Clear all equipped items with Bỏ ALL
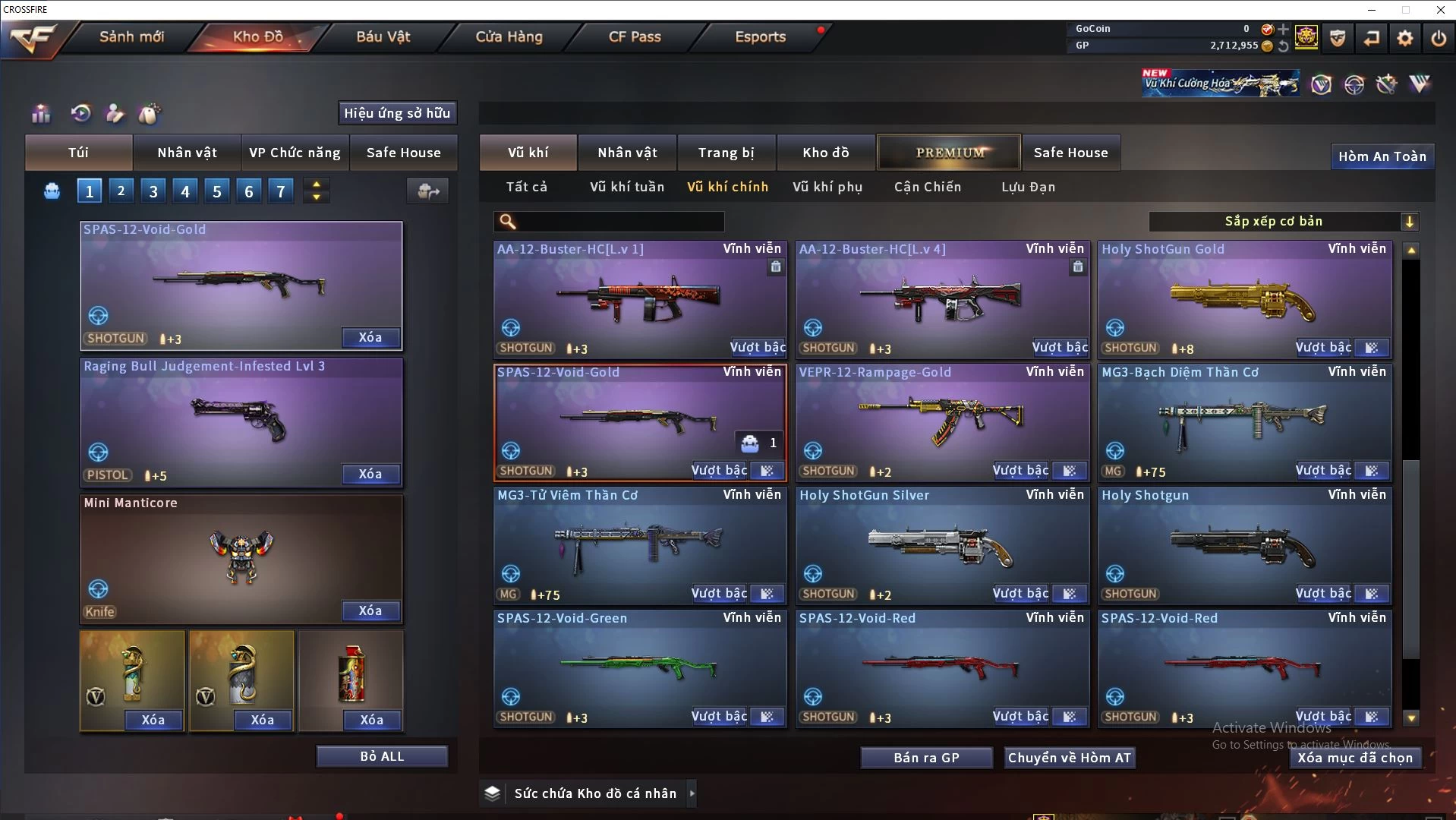 [x=382, y=756]
